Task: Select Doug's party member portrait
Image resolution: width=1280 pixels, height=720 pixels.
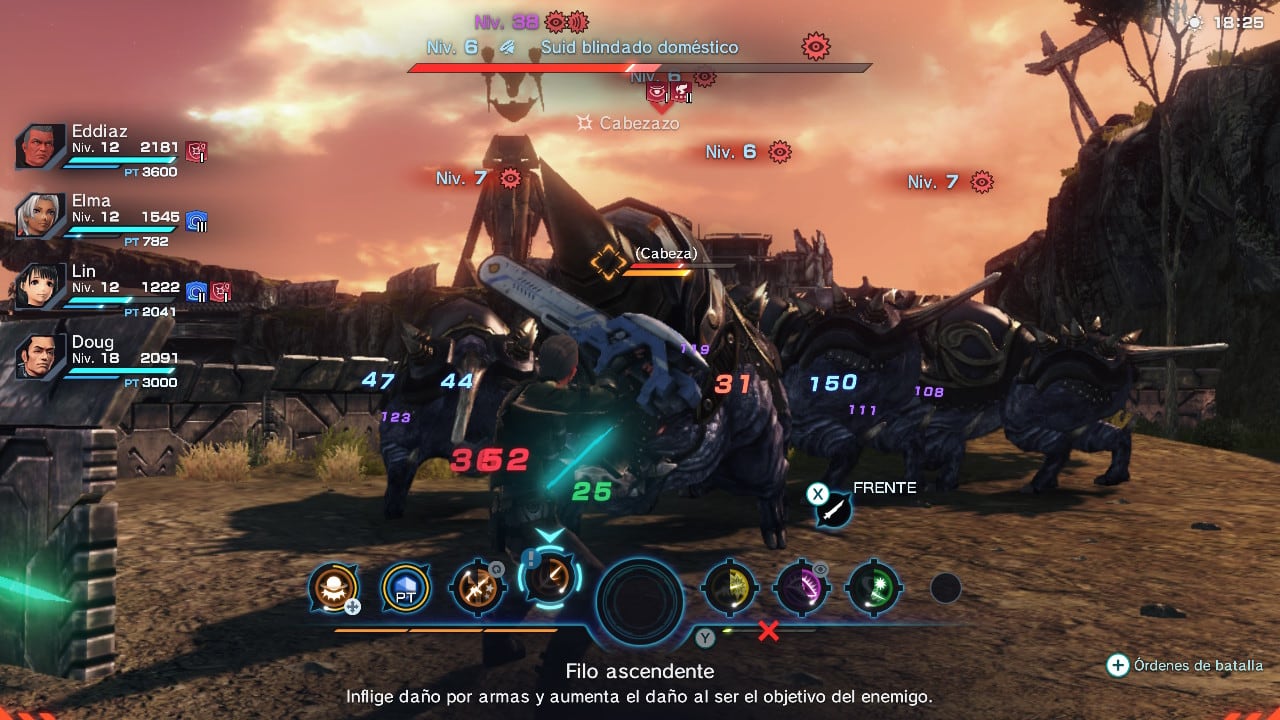Action: coord(38,355)
